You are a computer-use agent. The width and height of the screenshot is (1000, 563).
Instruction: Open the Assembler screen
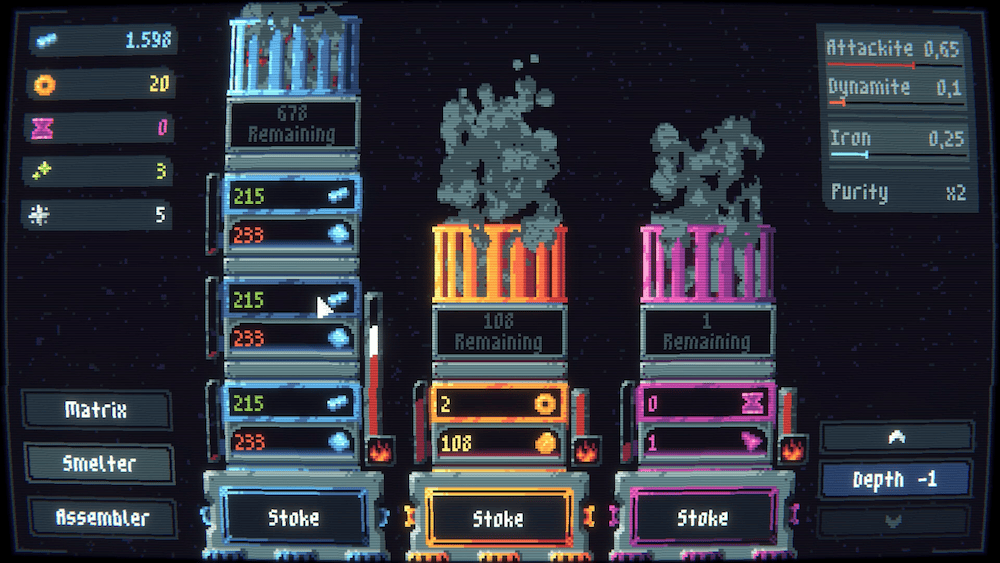click(102, 518)
